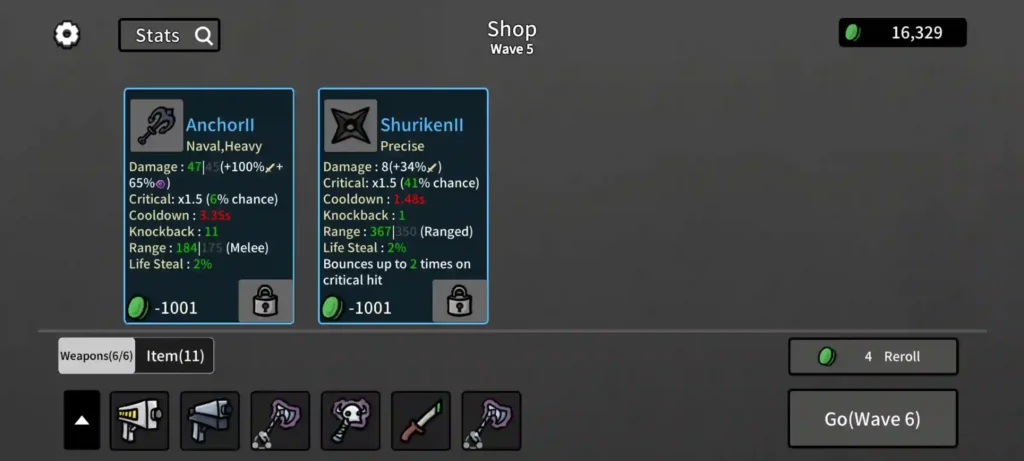
Task: Select the skull hammer weapon slot
Action: coord(350,420)
